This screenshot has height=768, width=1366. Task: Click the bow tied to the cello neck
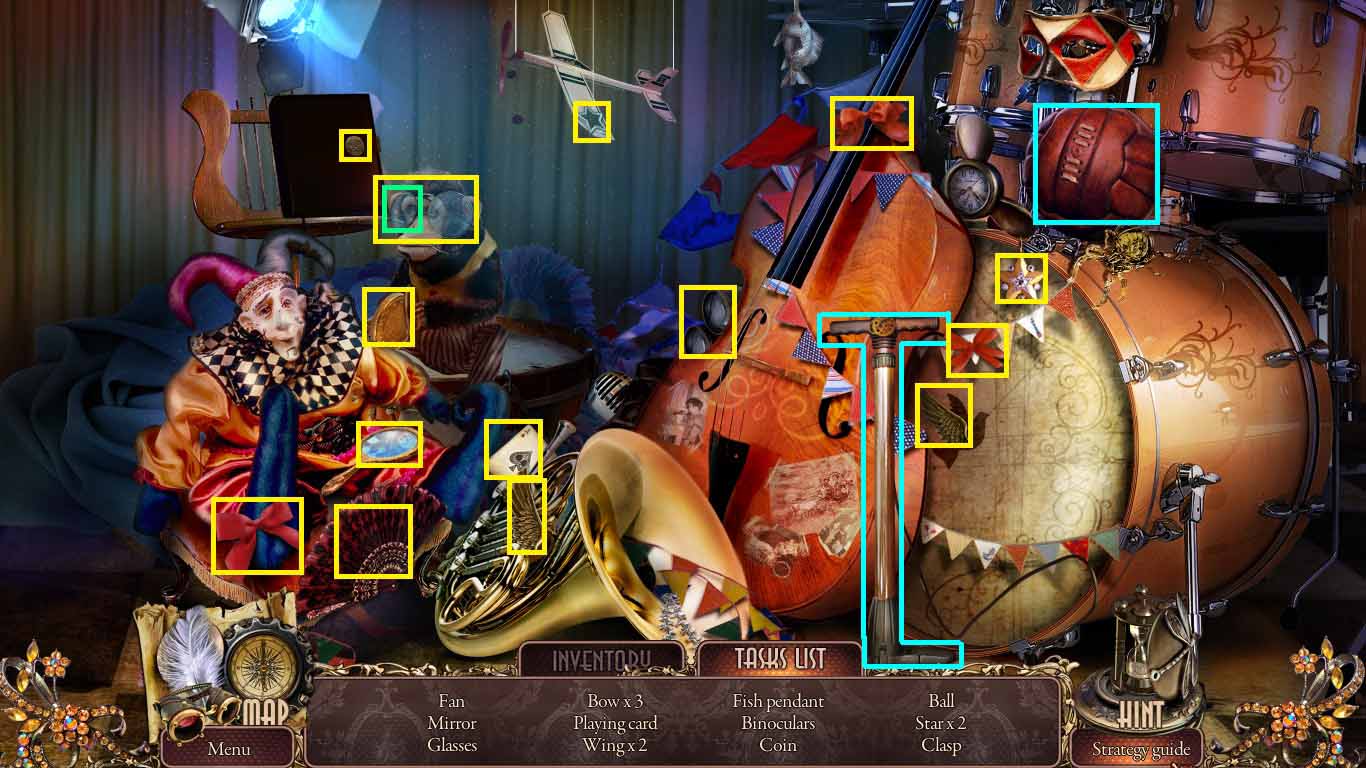(870, 120)
